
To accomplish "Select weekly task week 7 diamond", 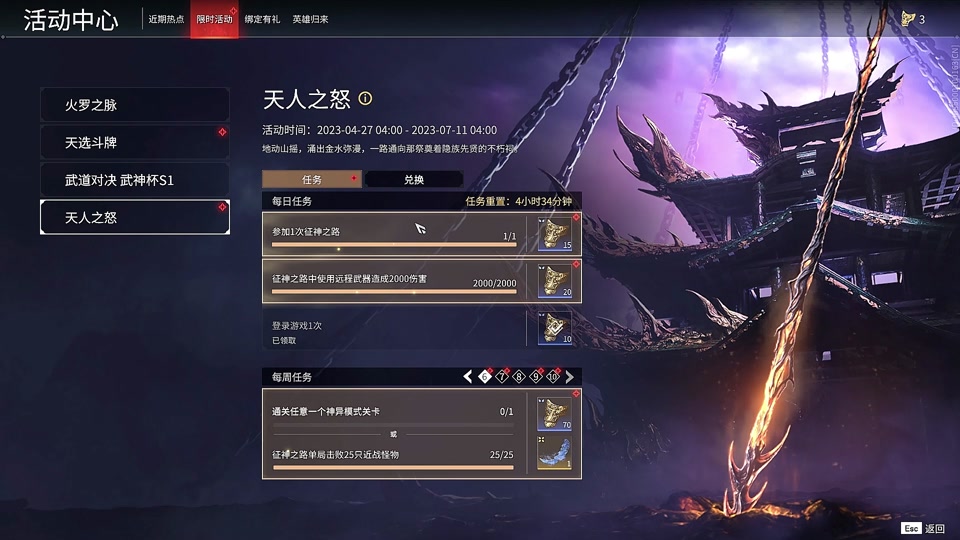I will (x=502, y=377).
